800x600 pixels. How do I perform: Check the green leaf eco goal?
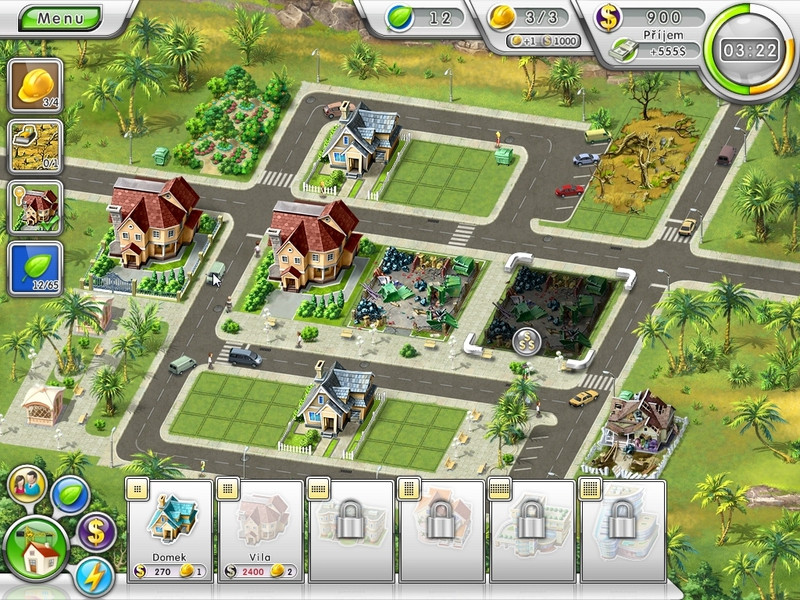click(36, 268)
